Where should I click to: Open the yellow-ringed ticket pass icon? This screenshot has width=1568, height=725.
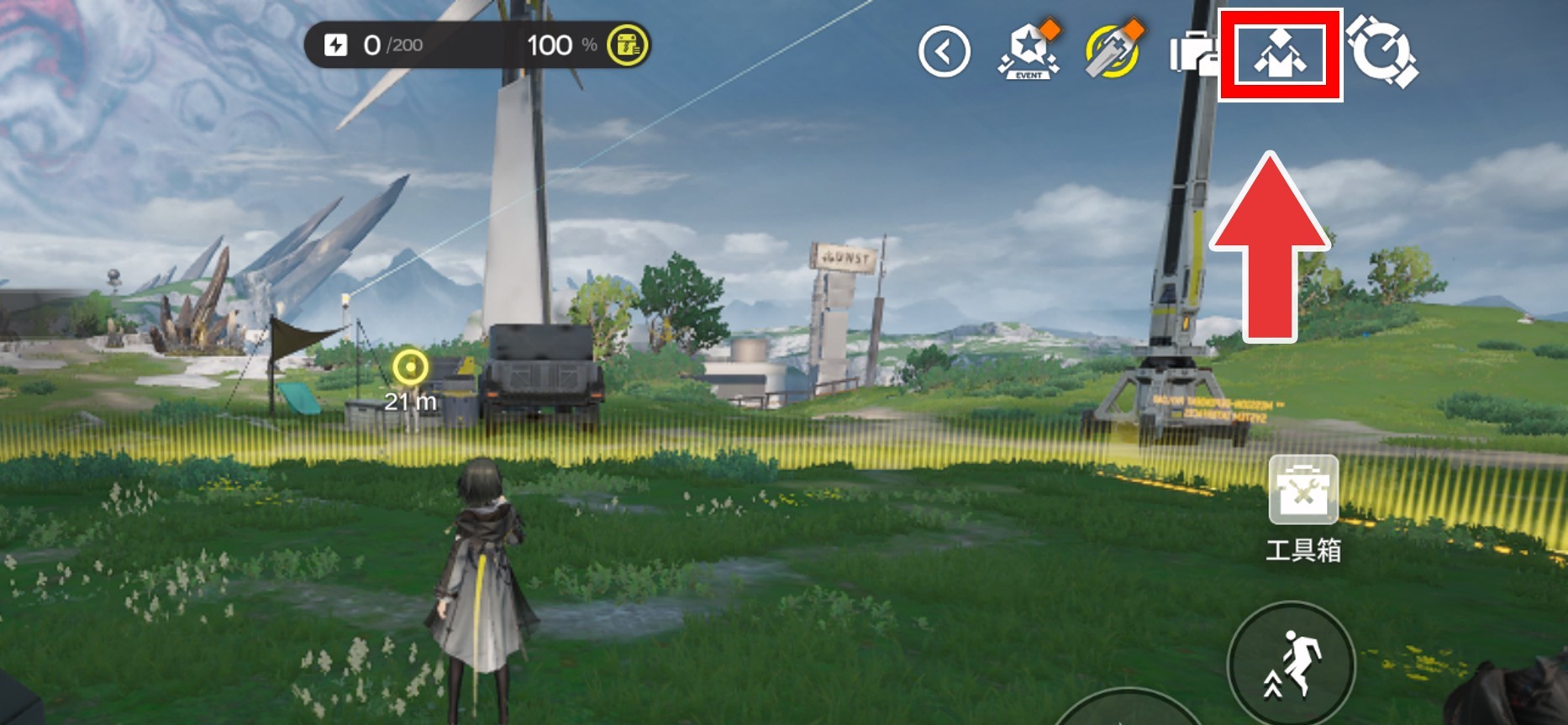(1113, 52)
